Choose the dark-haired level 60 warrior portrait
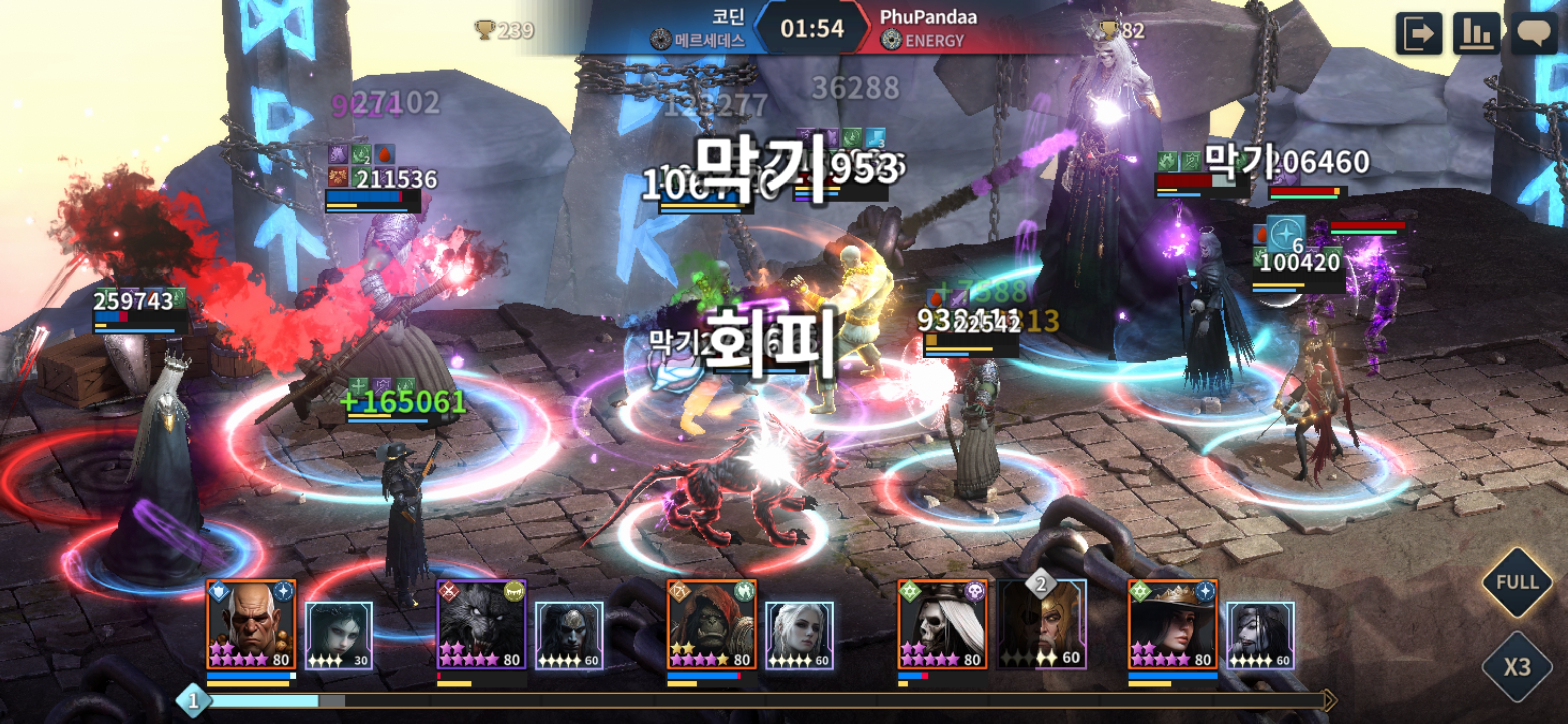The image size is (1568, 724). [x=568, y=635]
